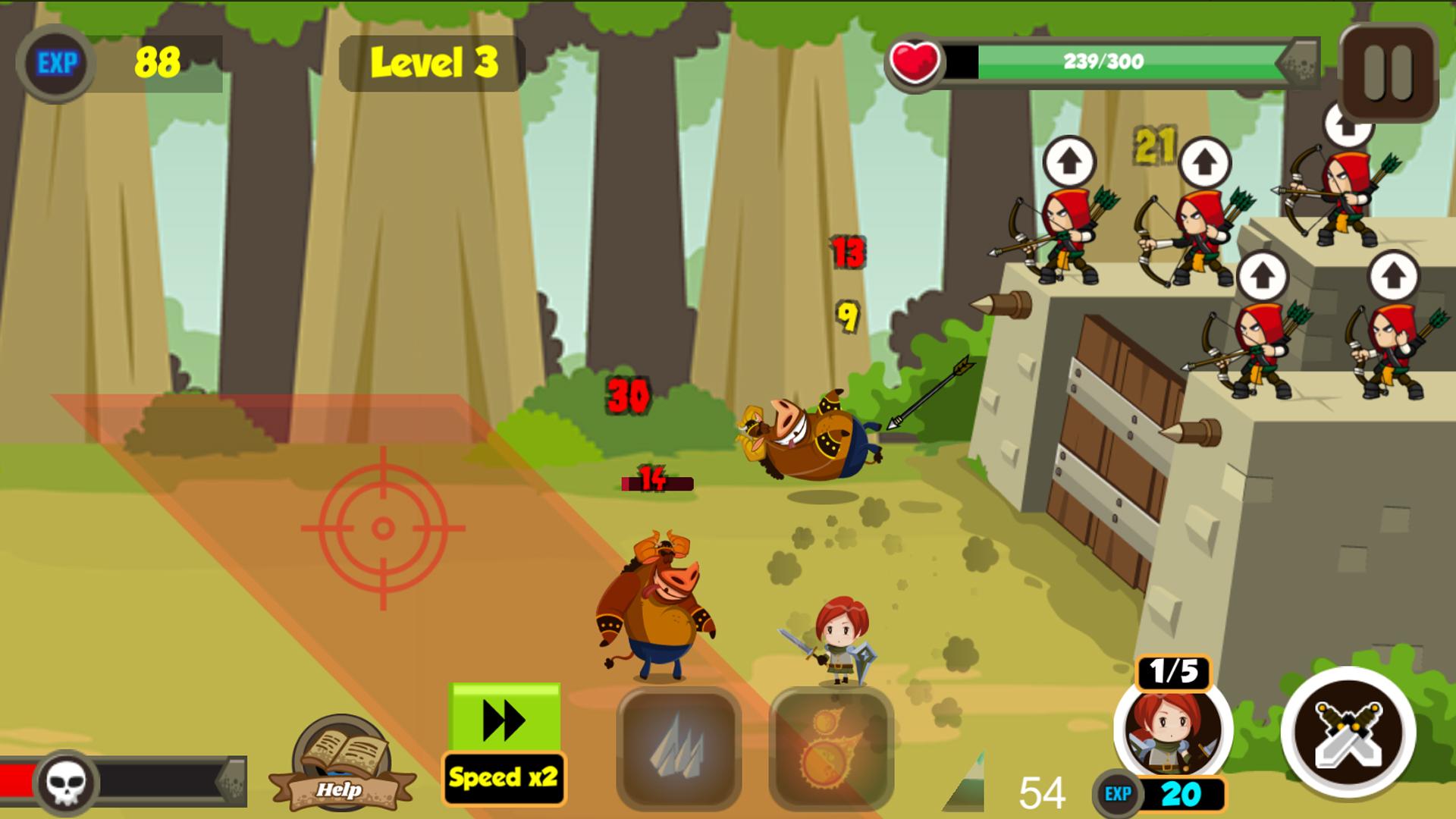Tap the crossed swords attack button

[x=1348, y=733]
